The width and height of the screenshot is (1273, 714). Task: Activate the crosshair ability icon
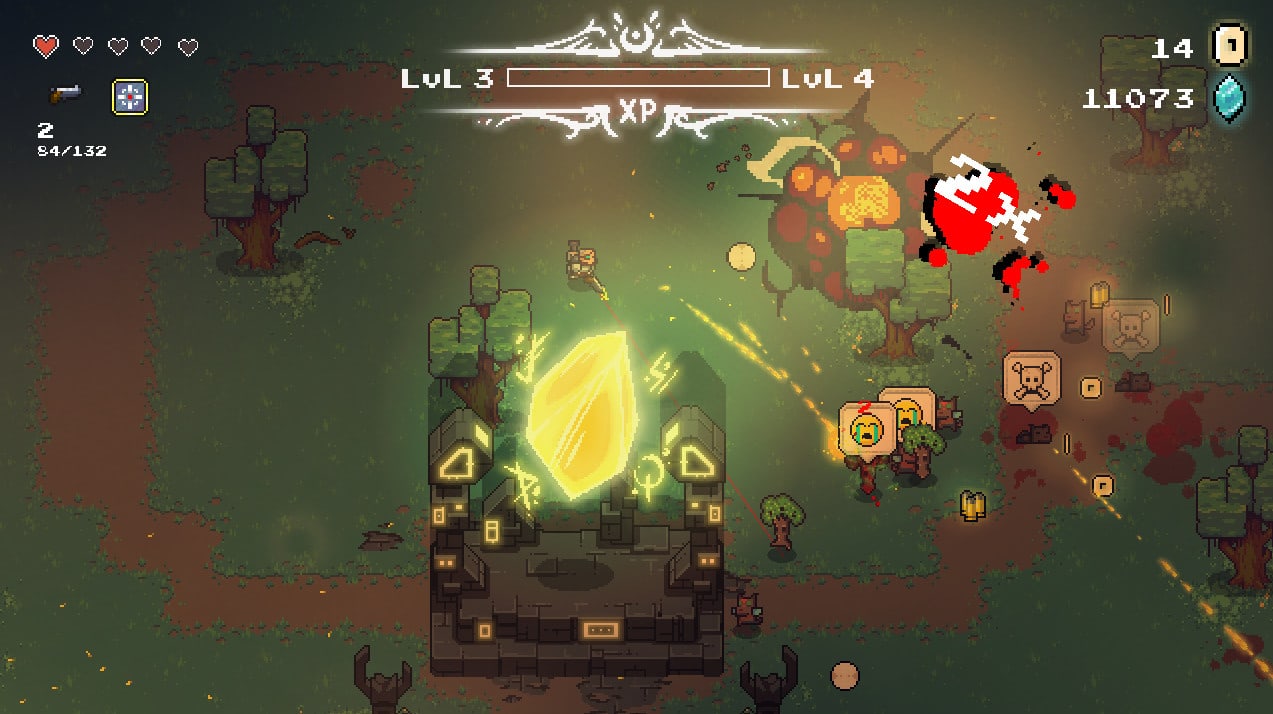[x=130, y=96]
